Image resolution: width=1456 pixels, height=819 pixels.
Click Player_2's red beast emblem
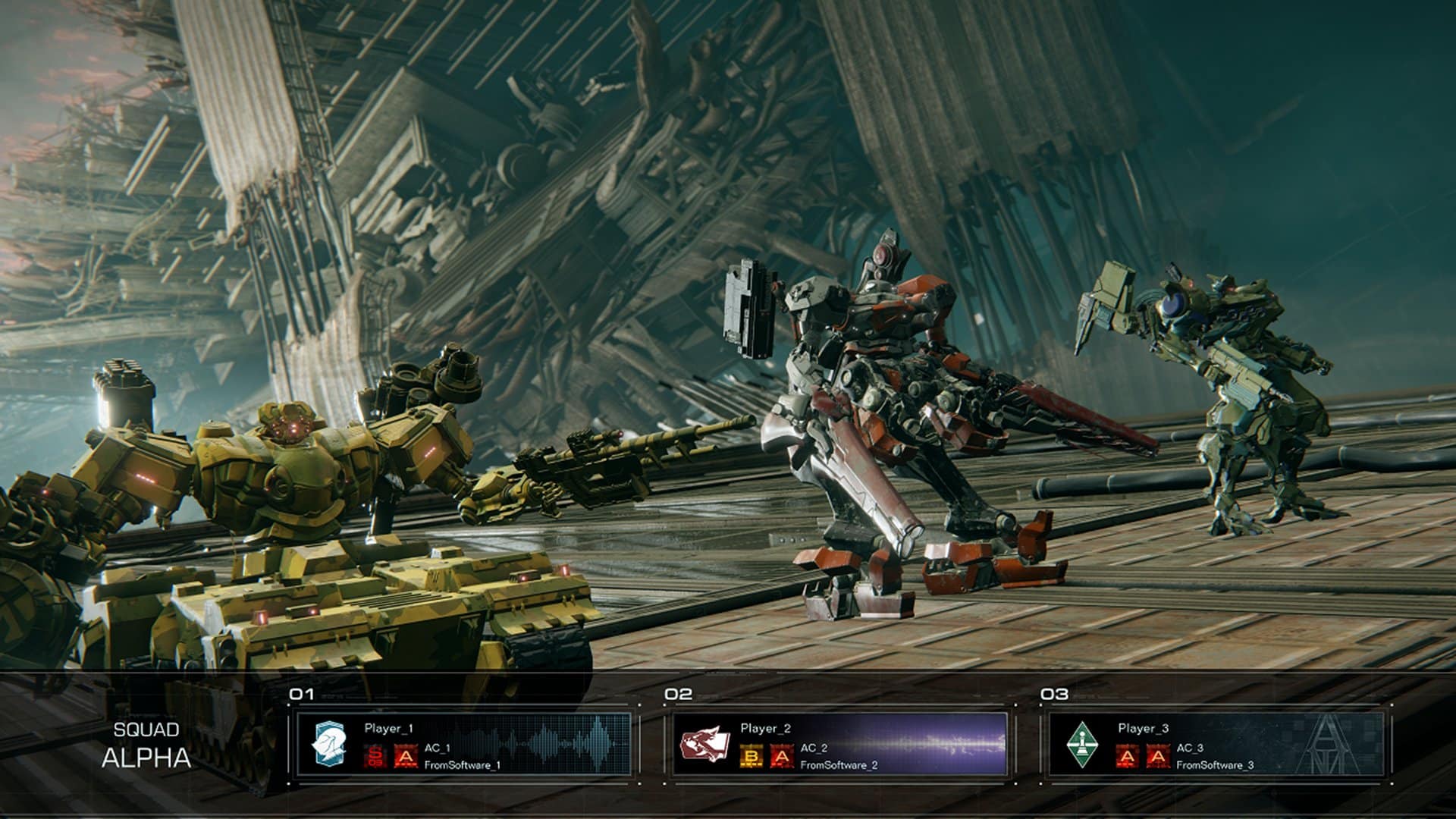point(704,743)
